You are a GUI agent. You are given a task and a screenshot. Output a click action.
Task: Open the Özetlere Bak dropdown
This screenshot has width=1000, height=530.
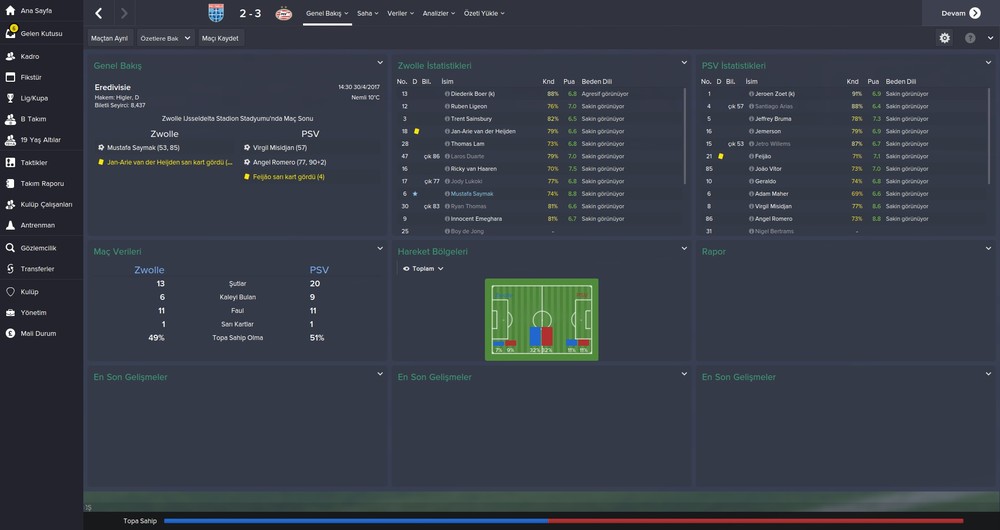pyautogui.click(x=165, y=38)
